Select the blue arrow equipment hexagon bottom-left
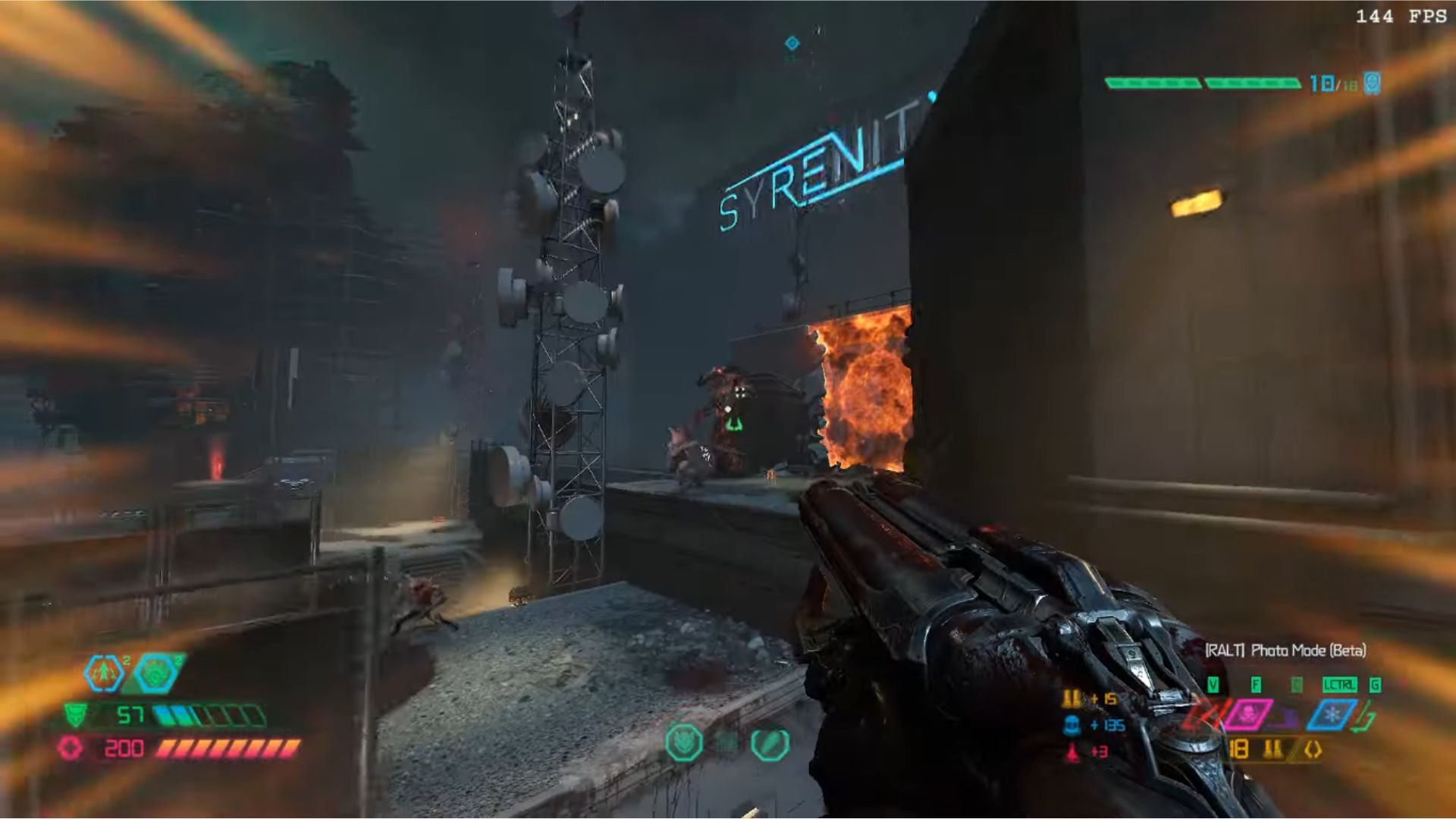Screen dimensions: 1456x819 (103, 673)
